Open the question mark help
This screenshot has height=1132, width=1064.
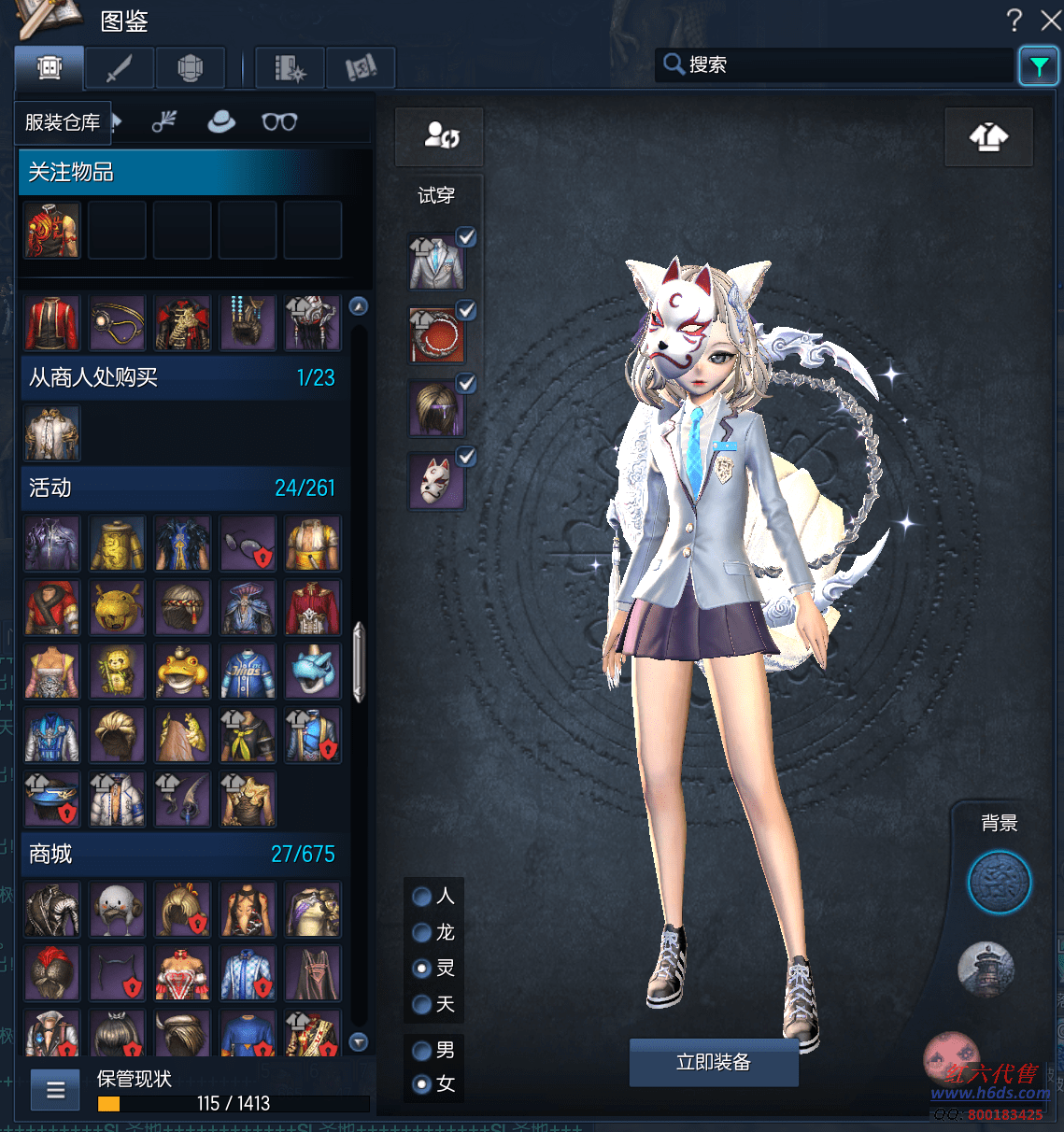coord(1014,20)
